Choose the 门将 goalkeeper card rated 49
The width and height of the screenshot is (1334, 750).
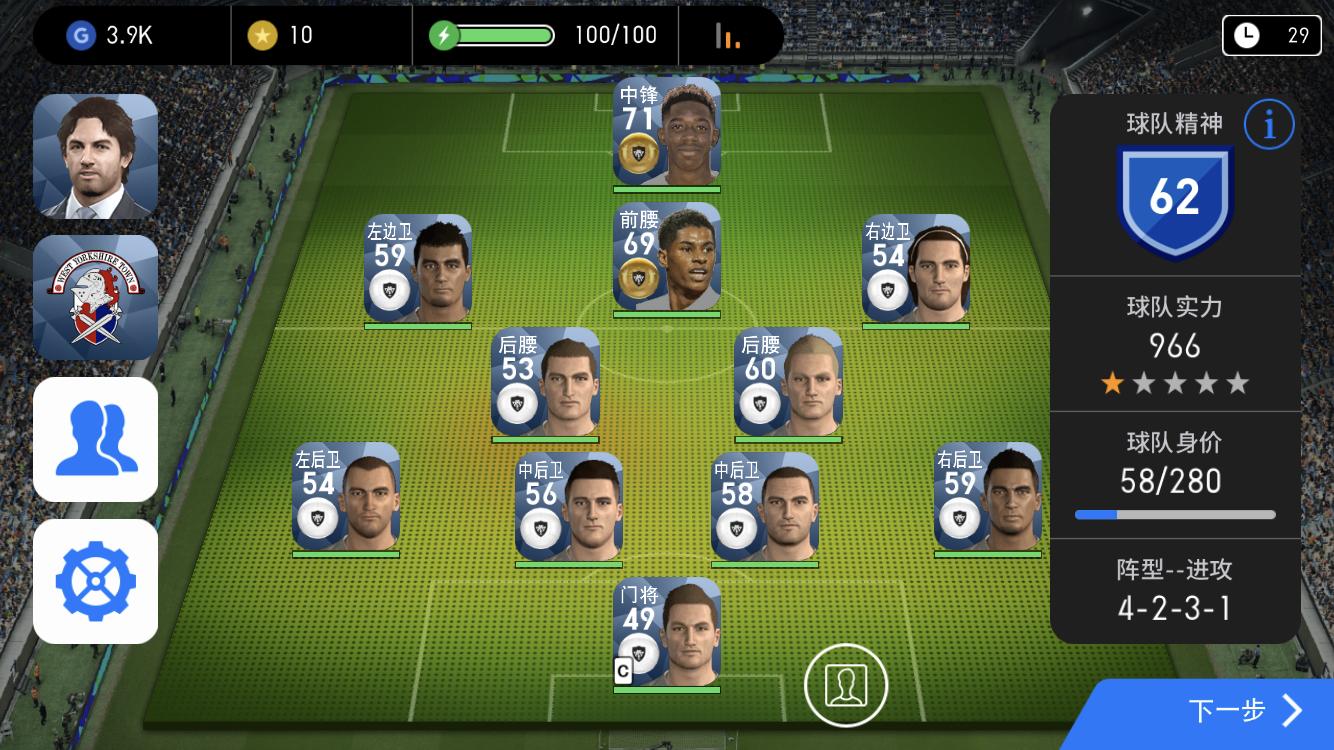667,631
